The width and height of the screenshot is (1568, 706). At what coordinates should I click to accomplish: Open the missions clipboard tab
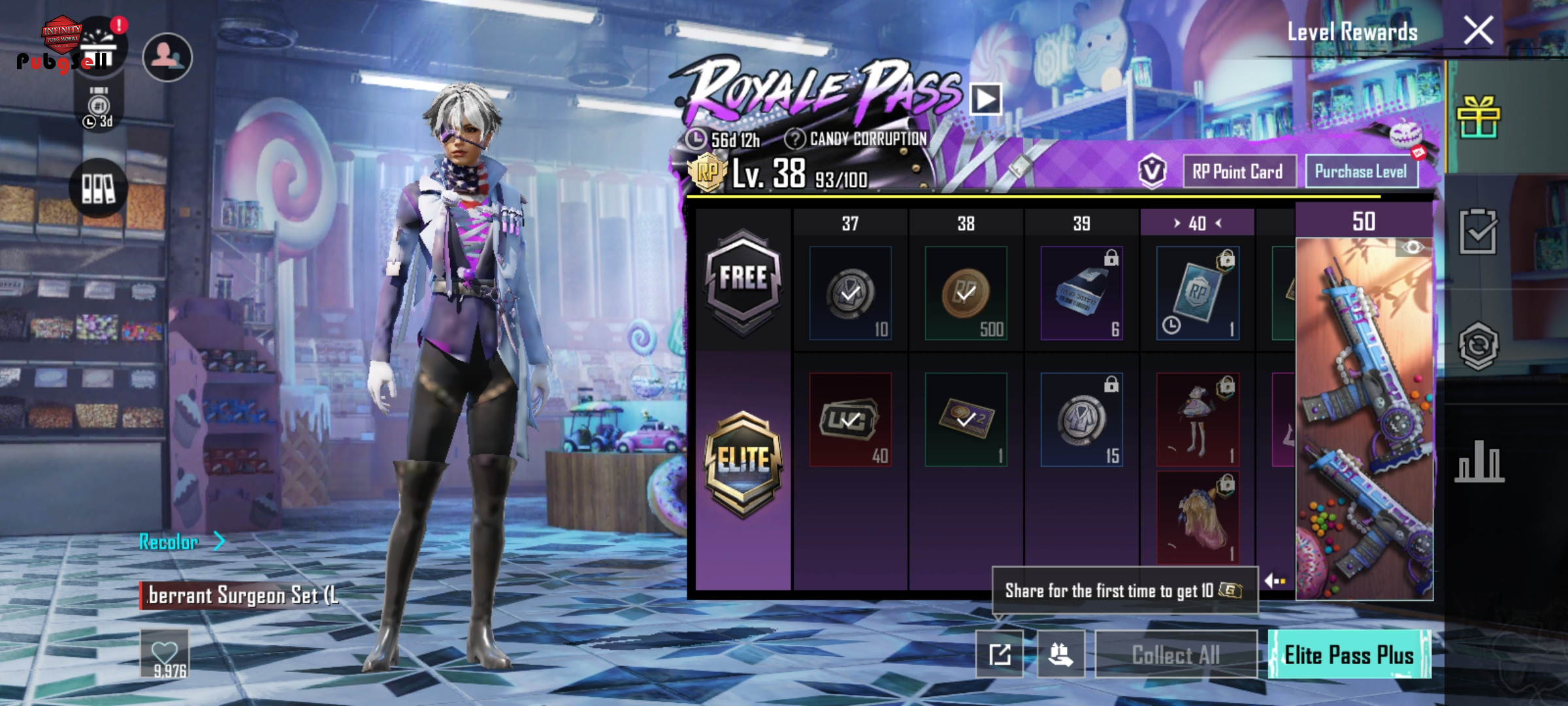1478,231
